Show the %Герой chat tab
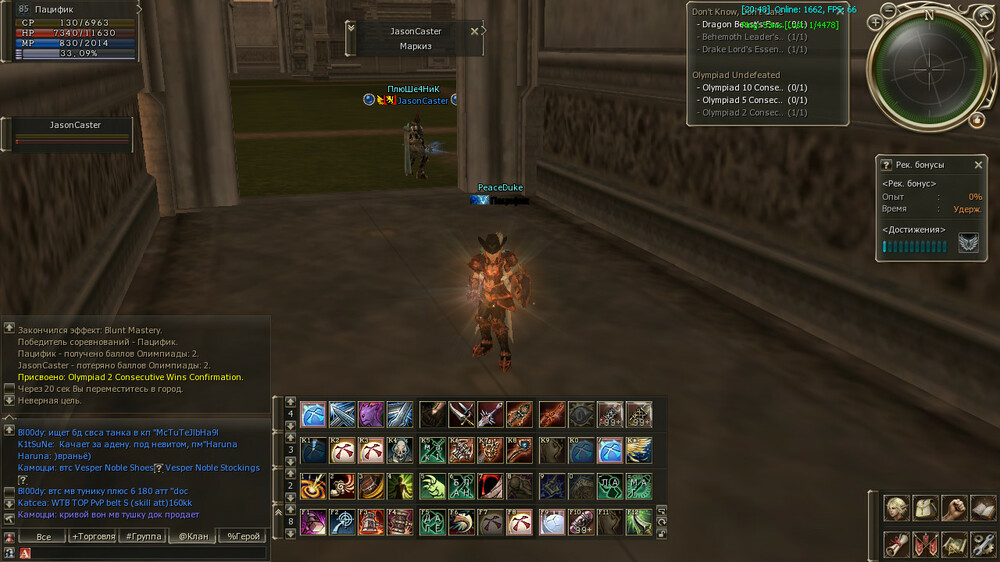 tap(243, 536)
